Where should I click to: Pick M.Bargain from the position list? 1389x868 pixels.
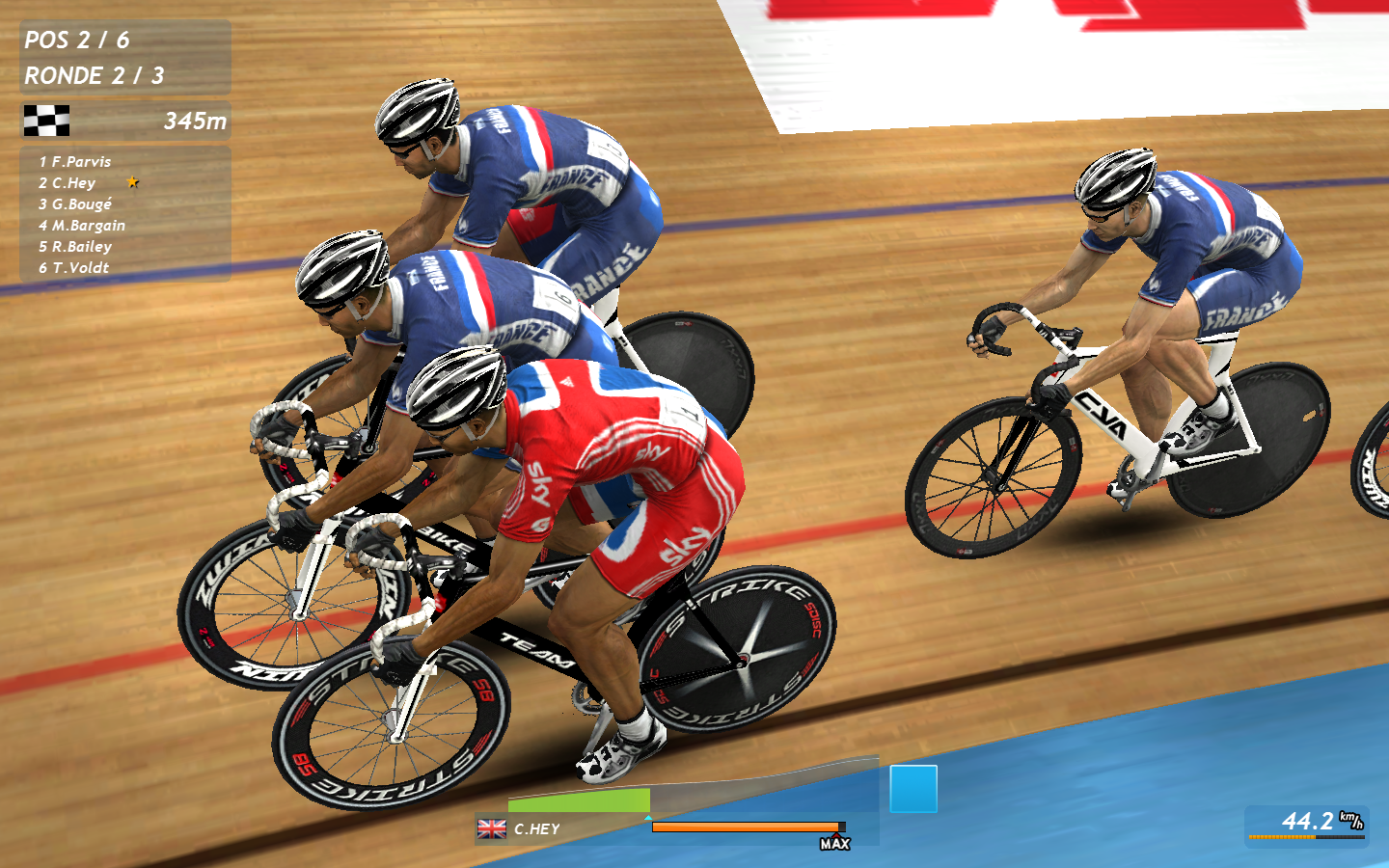click(x=88, y=226)
